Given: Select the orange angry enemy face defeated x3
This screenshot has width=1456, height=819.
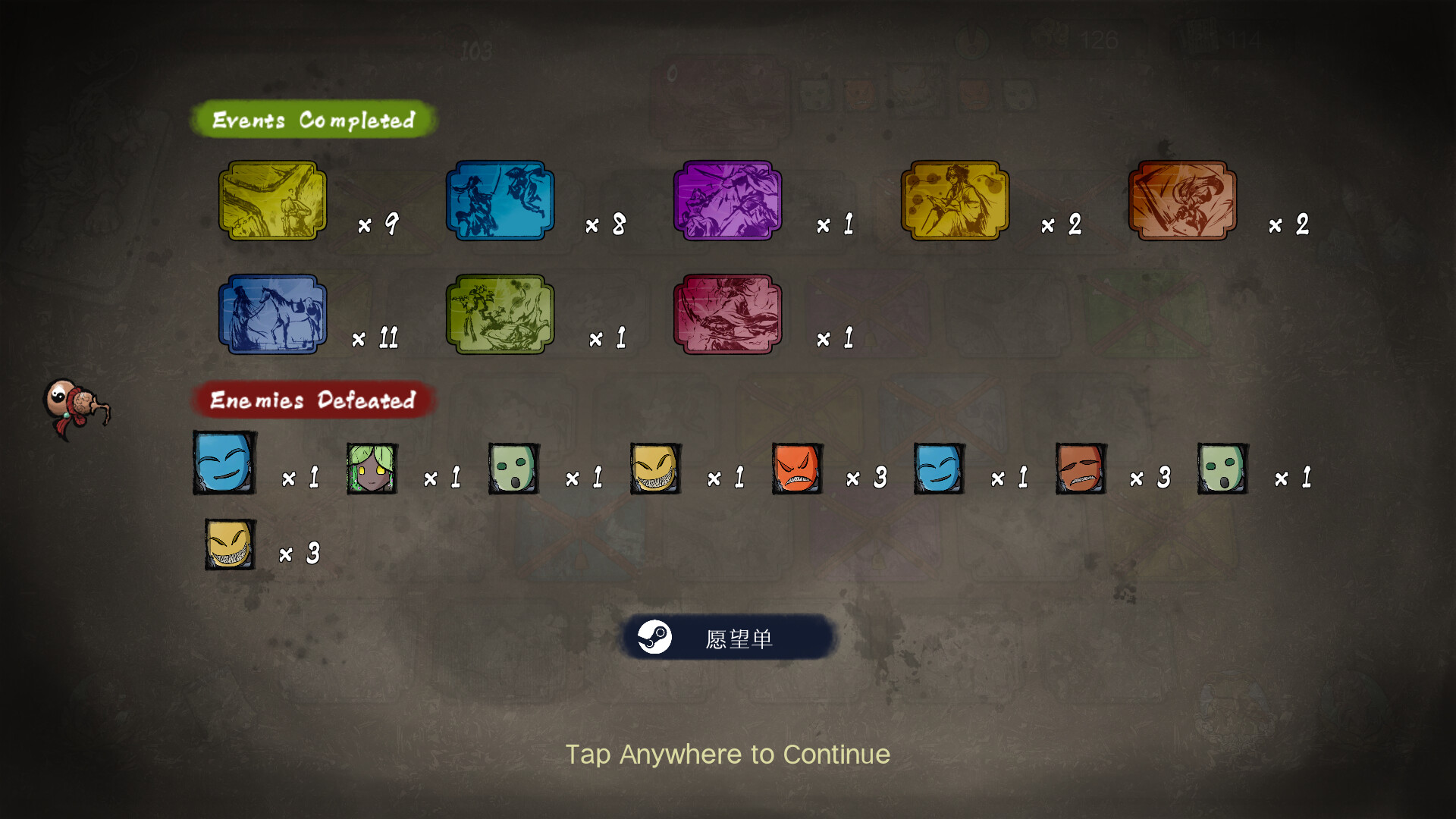Looking at the screenshot, I should [796, 468].
